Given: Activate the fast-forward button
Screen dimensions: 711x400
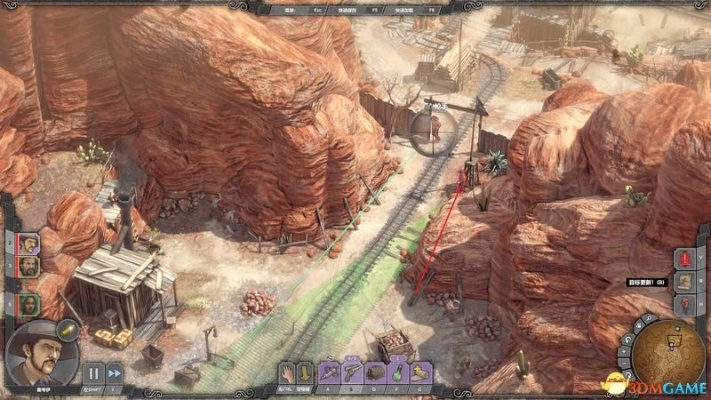Looking at the screenshot, I should click(x=115, y=373).
